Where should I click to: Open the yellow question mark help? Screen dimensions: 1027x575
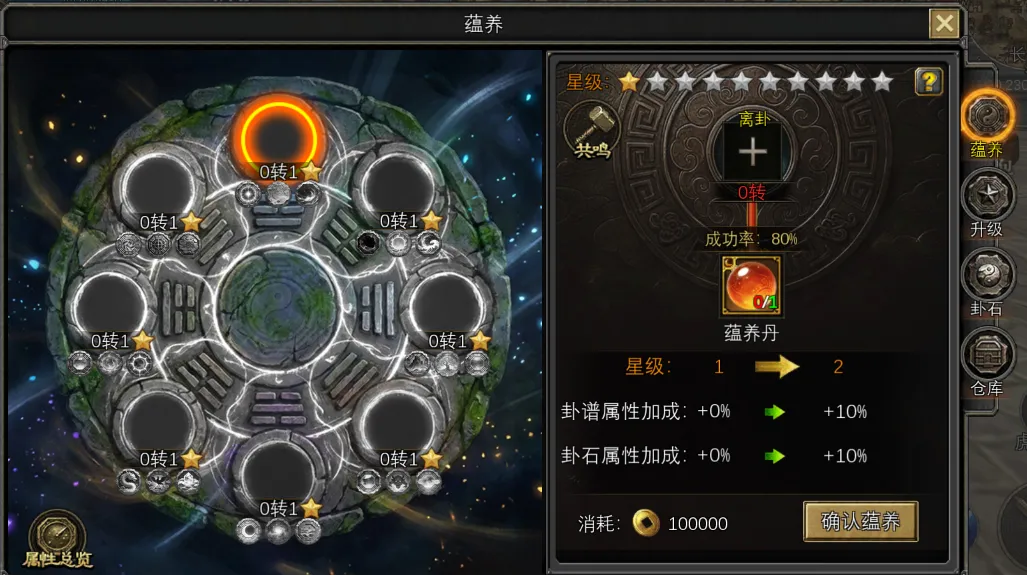(x=929, y=82)
